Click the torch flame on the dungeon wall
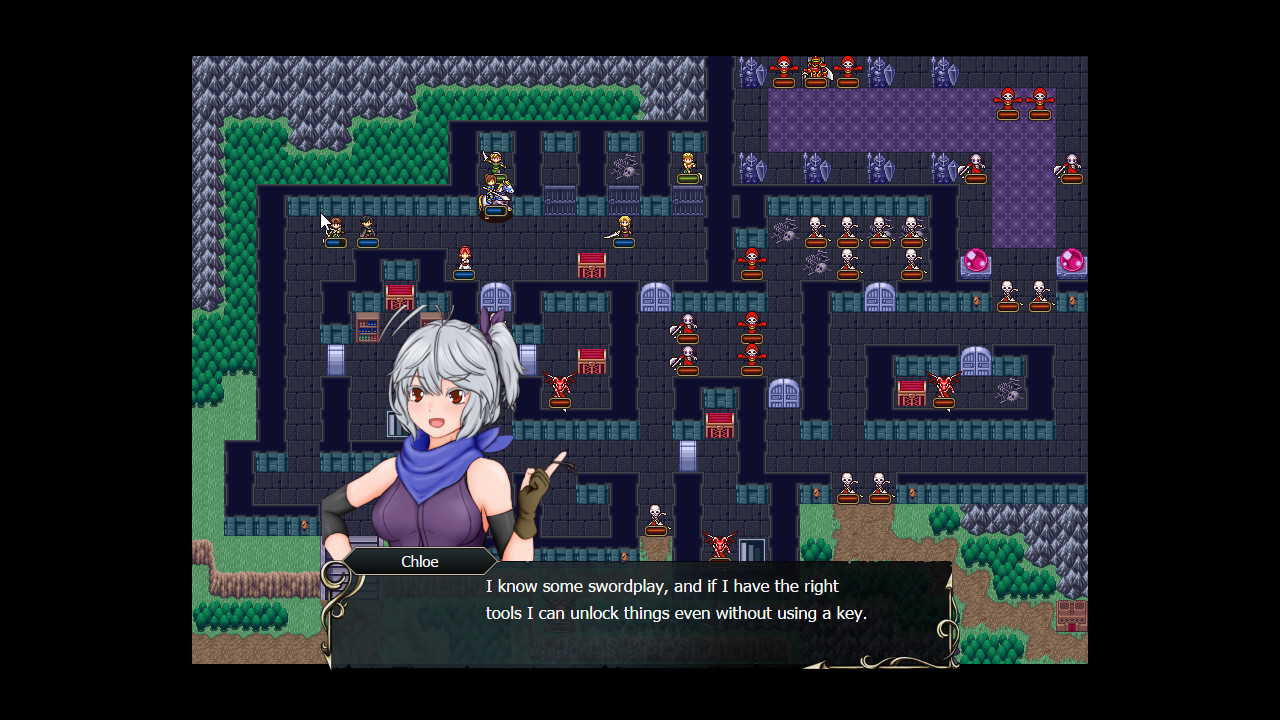This screenshot has height=720, width=1280. coord(977,300)
